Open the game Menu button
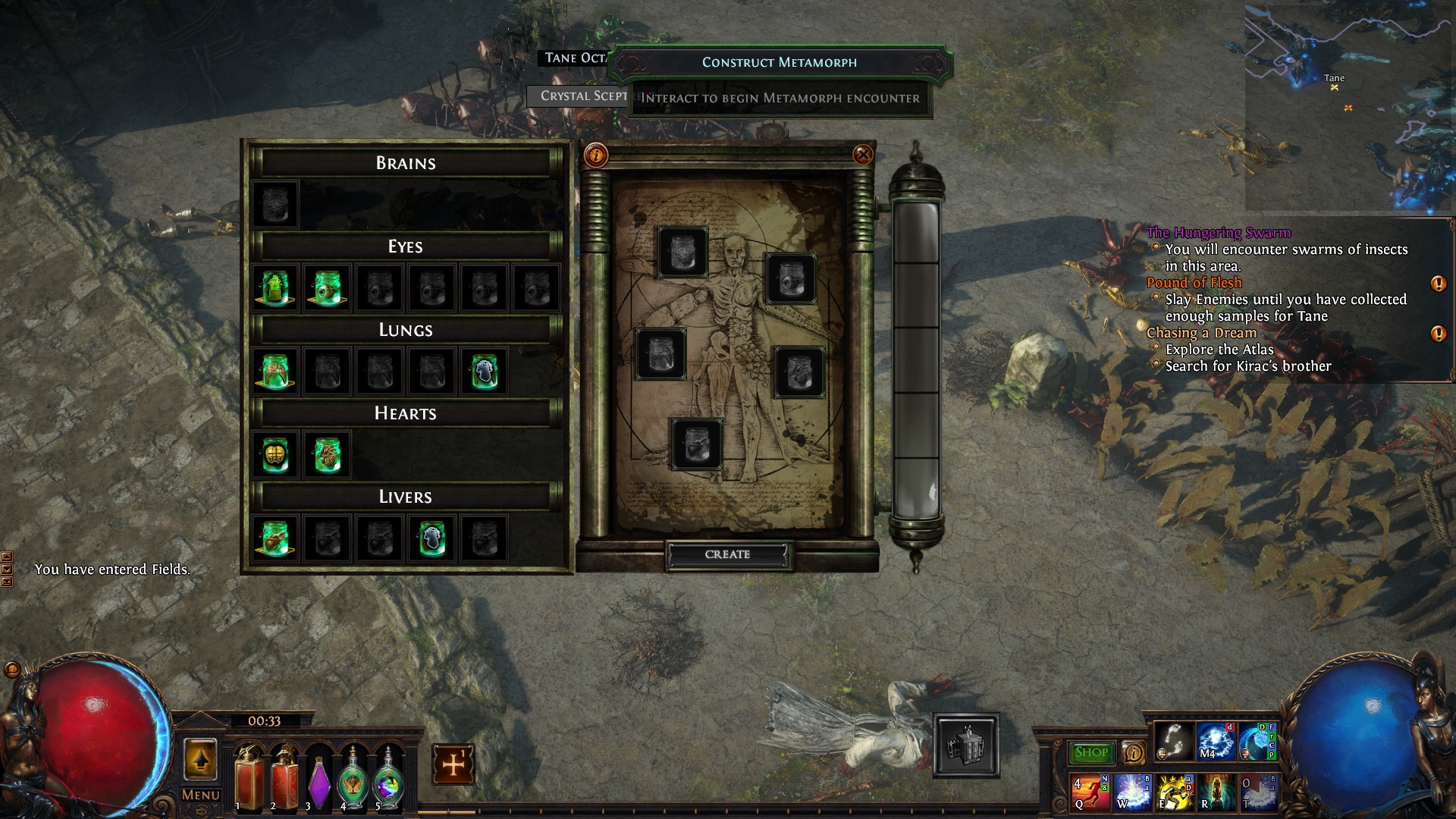 point(200,795)
